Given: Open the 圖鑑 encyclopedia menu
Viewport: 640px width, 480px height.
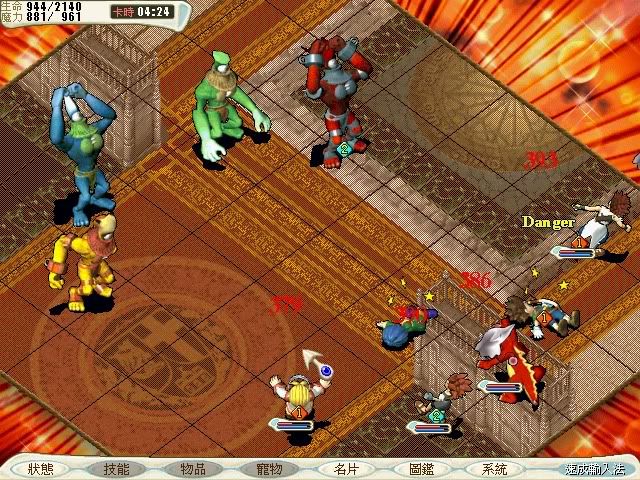Looking at the screenshot, I should coord(421,469).
